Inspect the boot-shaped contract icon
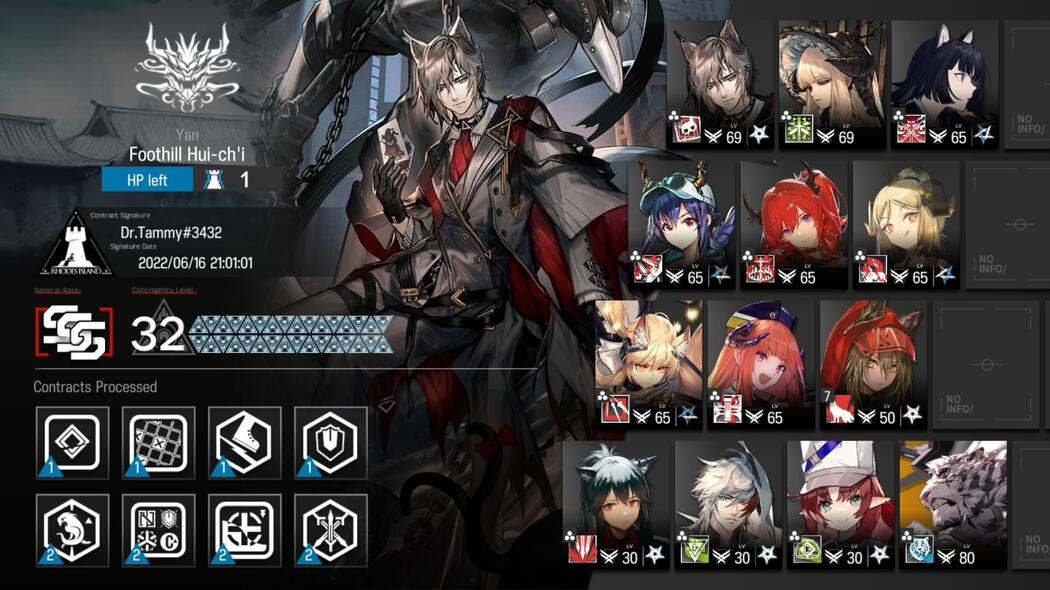The height and width of the screenshot is (590, 1050). tap(244, 442)
